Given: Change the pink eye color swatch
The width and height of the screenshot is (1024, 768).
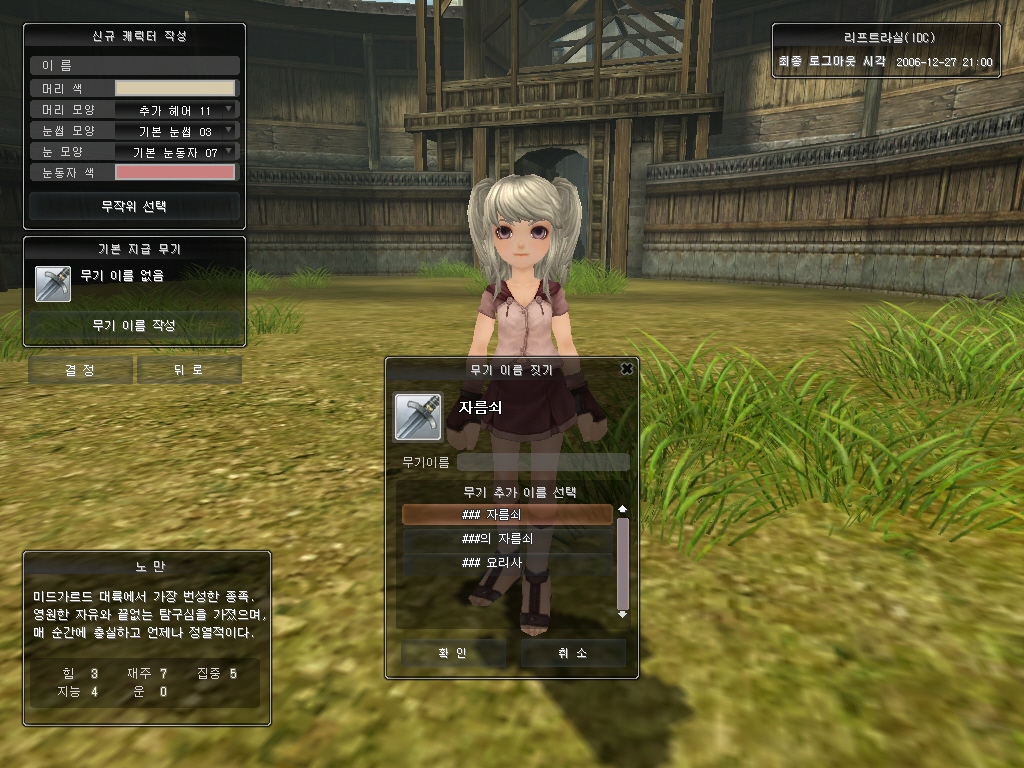Looking at the screenshot, I should (x=175, y=172).
